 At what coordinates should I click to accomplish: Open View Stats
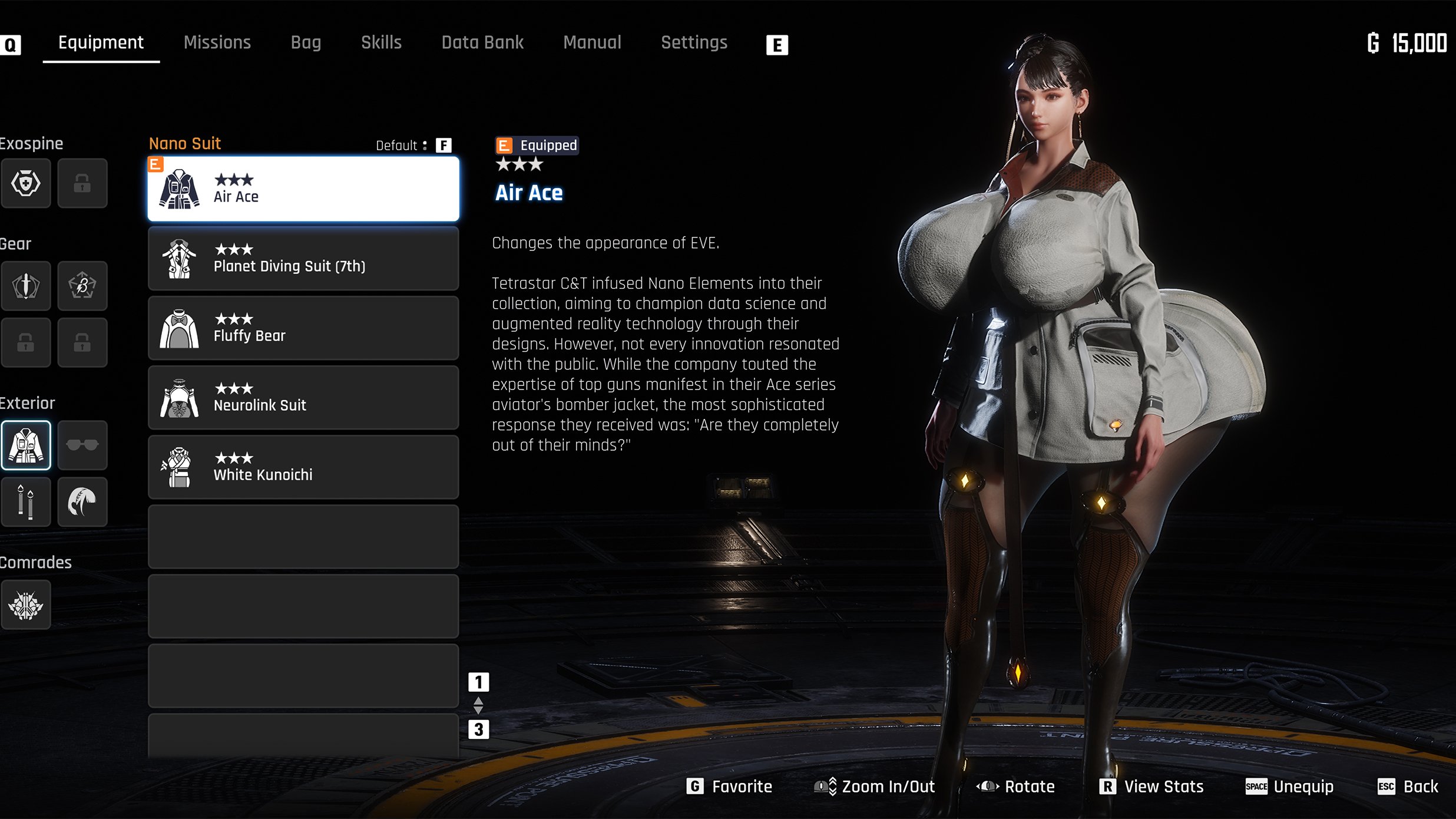1152,787
